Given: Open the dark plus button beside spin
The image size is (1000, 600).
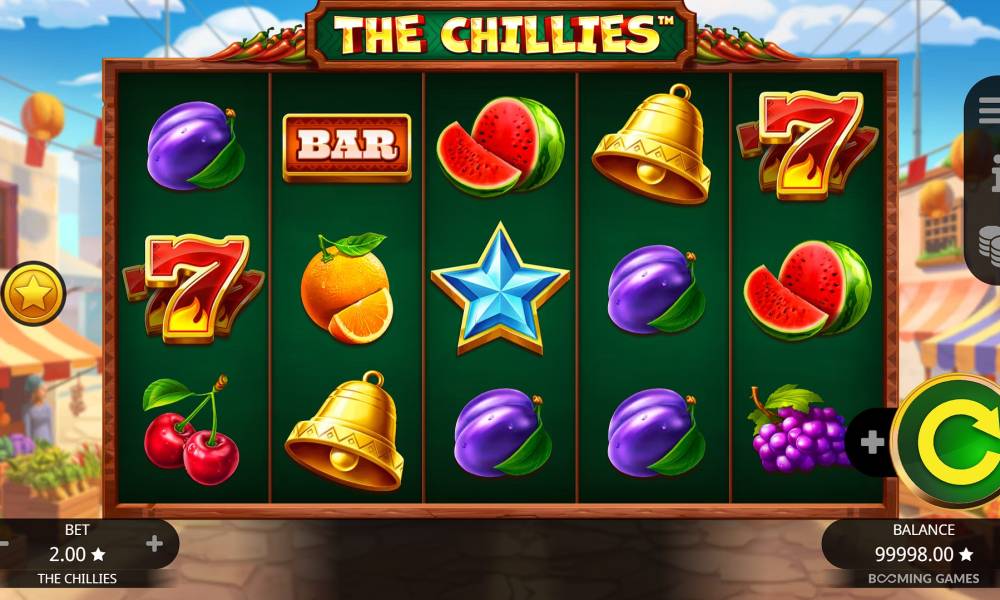Looking at the screenshot, I should pyautogui.click(x=872, y=442).
